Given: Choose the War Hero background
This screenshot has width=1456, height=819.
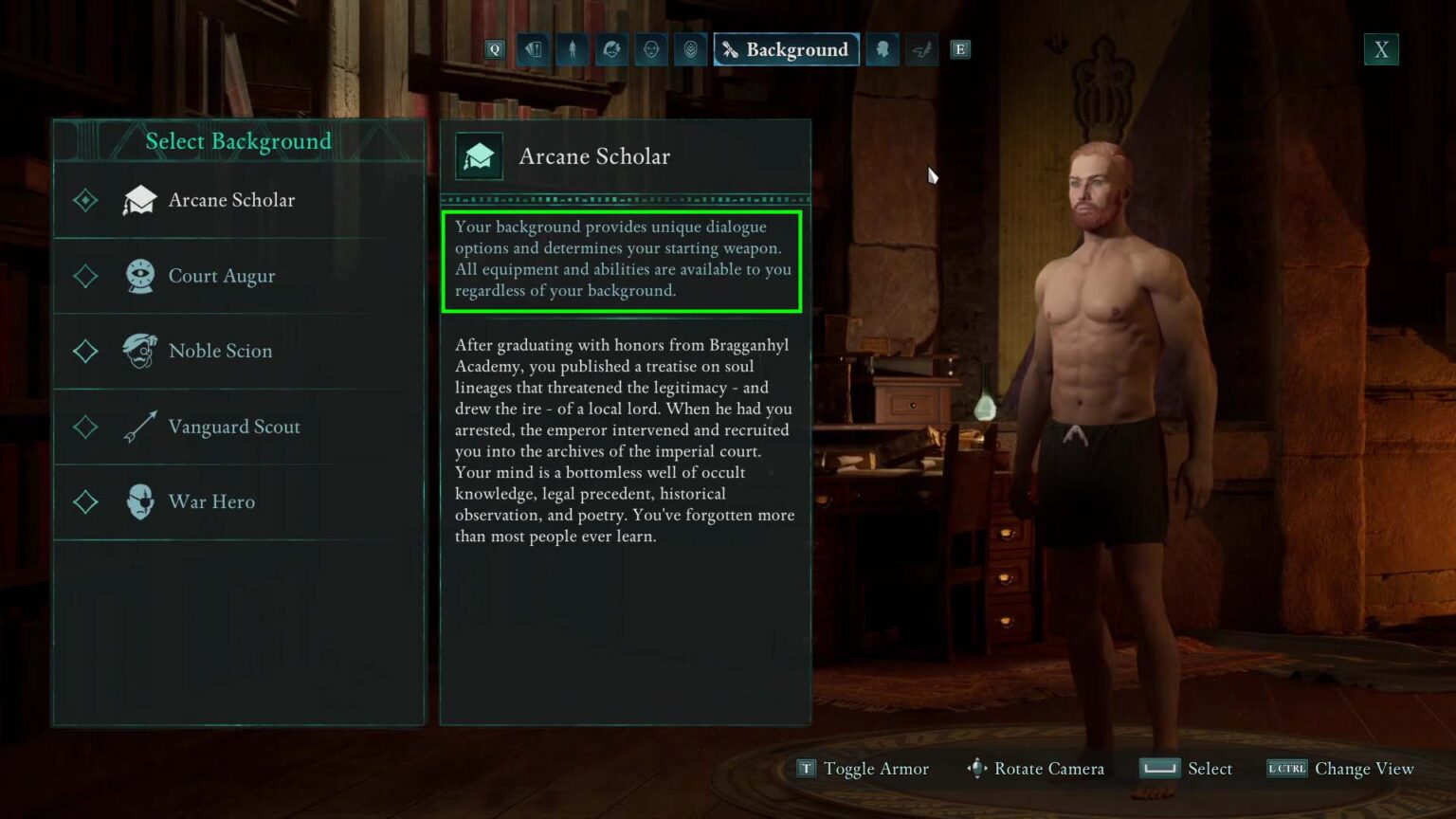Looking at the screenshot, I should coord(211,501).
